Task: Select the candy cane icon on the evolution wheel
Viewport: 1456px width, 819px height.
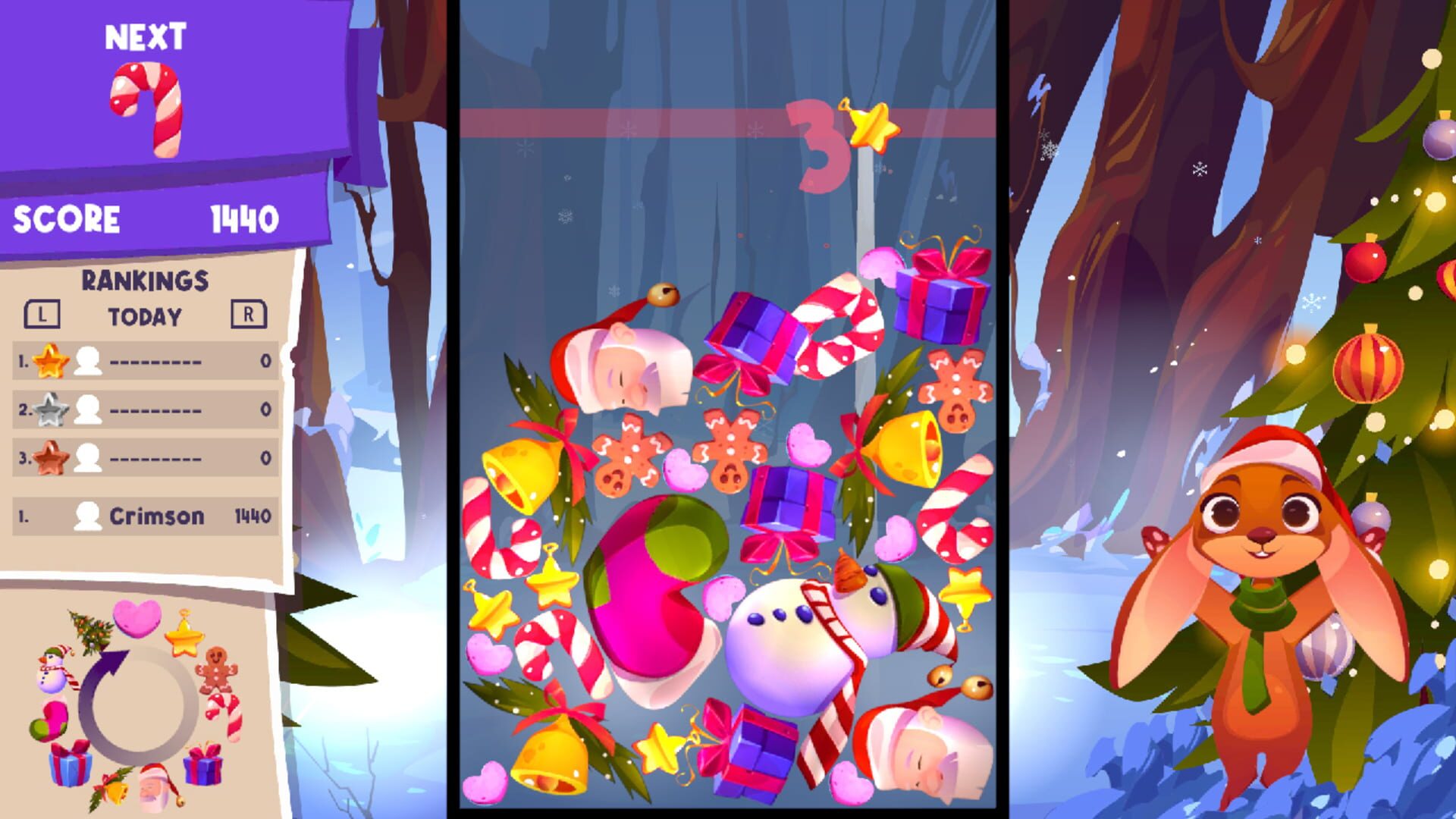Action: [x=224, y=714]
